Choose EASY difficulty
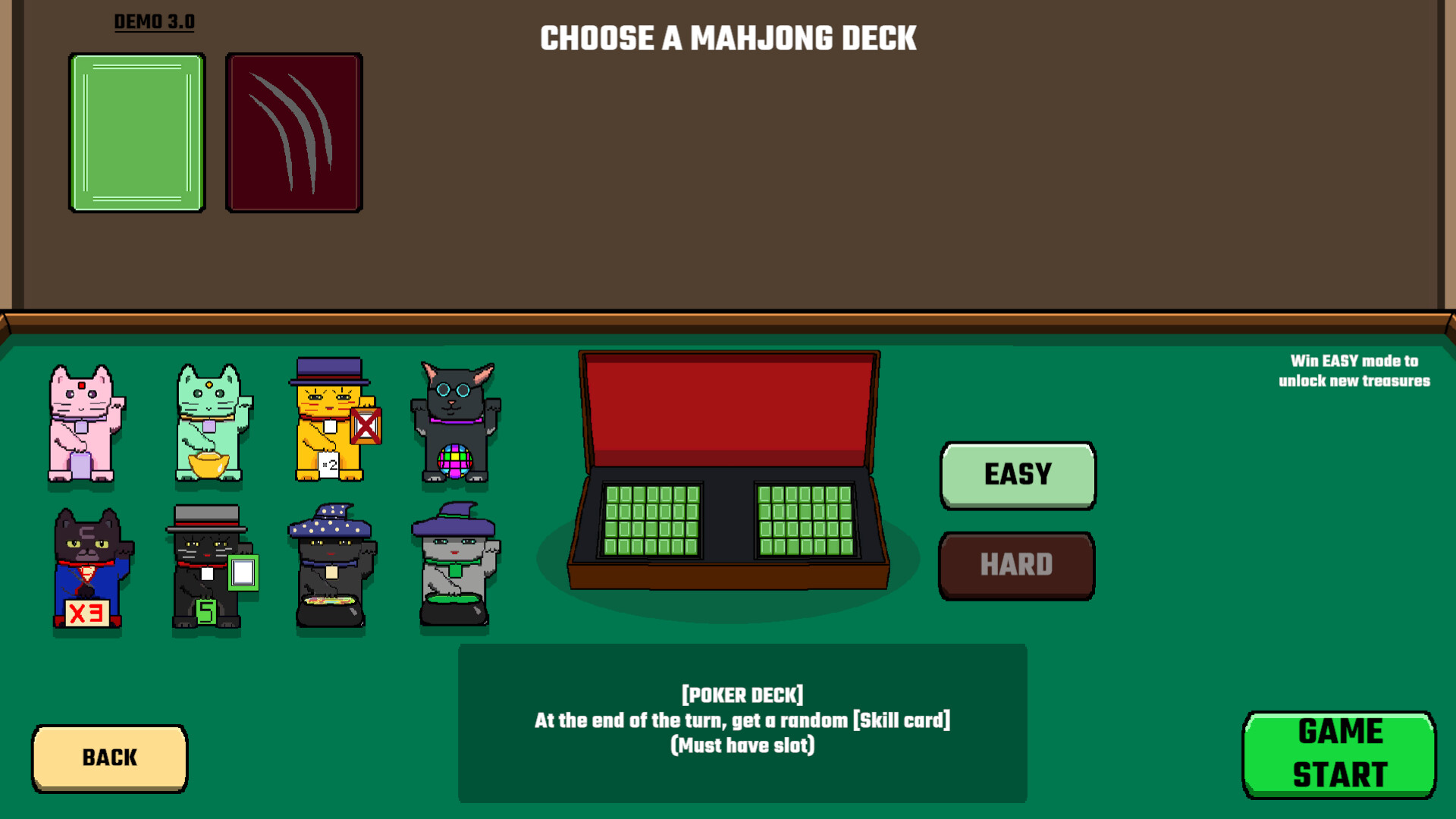 pyautogui.click(x=1018, y=474)
